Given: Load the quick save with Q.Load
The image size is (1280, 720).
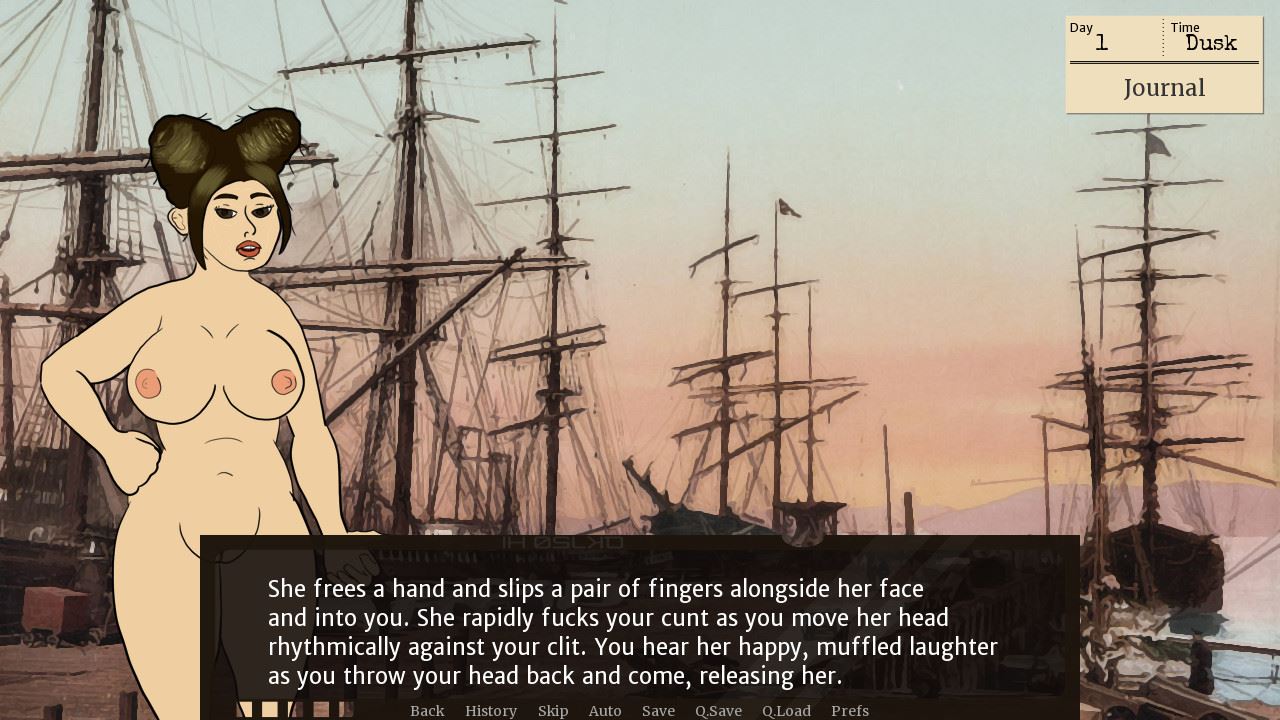Looking at the screenshot, I should tap(785, 711).
